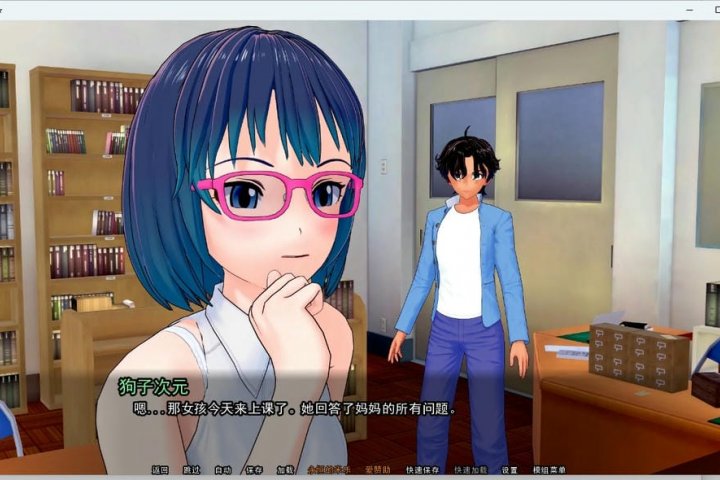This screenshot has height=480, width=720.
Task: Open the 模组菜单 mod menu
Action: point(549,469)
